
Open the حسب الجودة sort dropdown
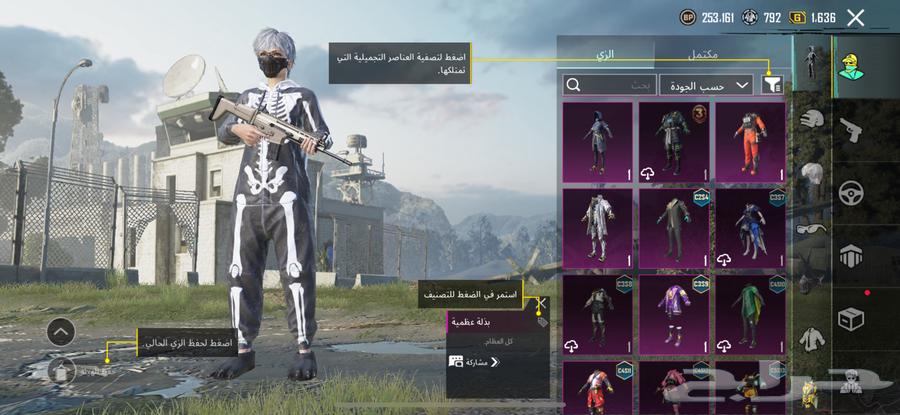706,85
